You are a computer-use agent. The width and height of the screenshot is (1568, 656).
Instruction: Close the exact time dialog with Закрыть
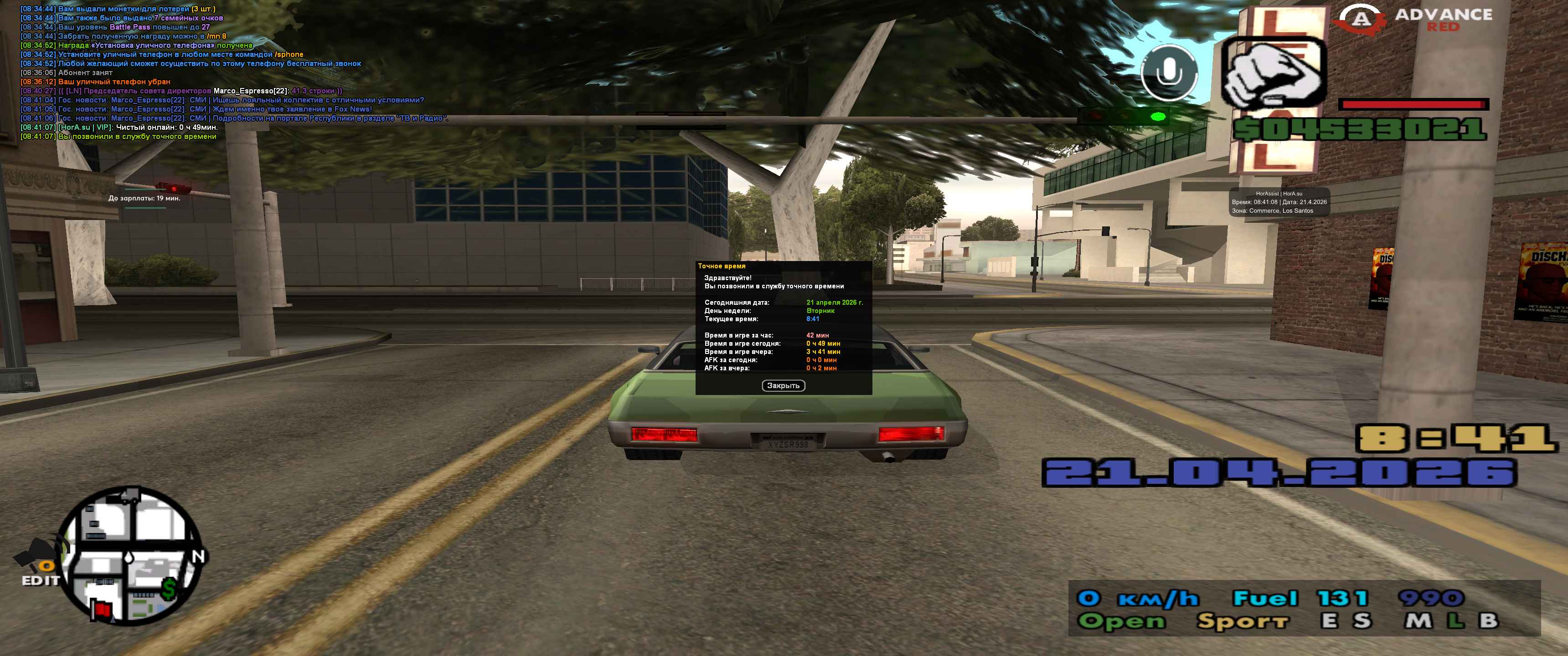tap(783, 386)
